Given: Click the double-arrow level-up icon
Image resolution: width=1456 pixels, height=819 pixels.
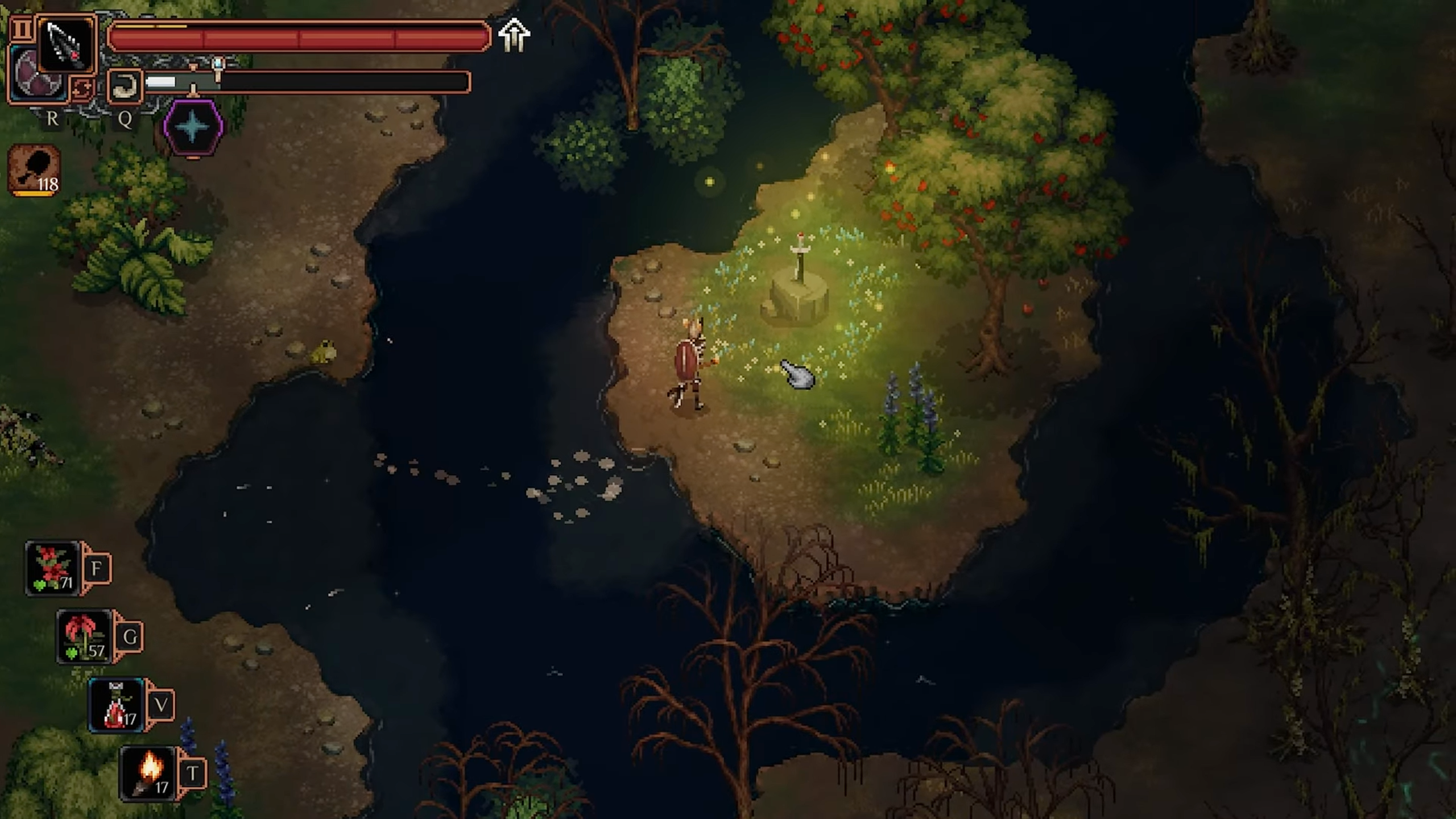Looking at the screenshot, I should (514, 35).
